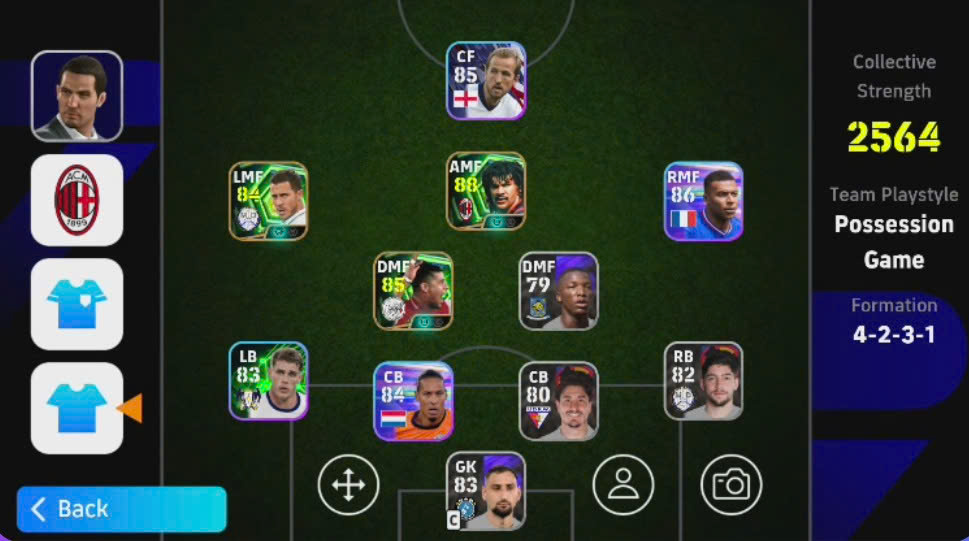Screen dimensions: 969x541
Task: Select the AMF 88 player card
Action: (x=486, y=191)
